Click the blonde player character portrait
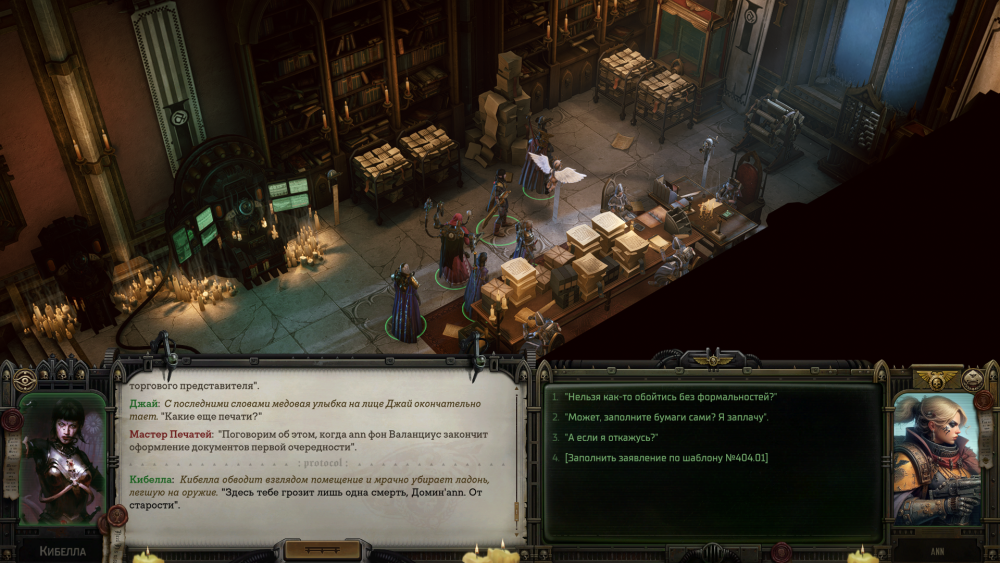 point(936,459)
